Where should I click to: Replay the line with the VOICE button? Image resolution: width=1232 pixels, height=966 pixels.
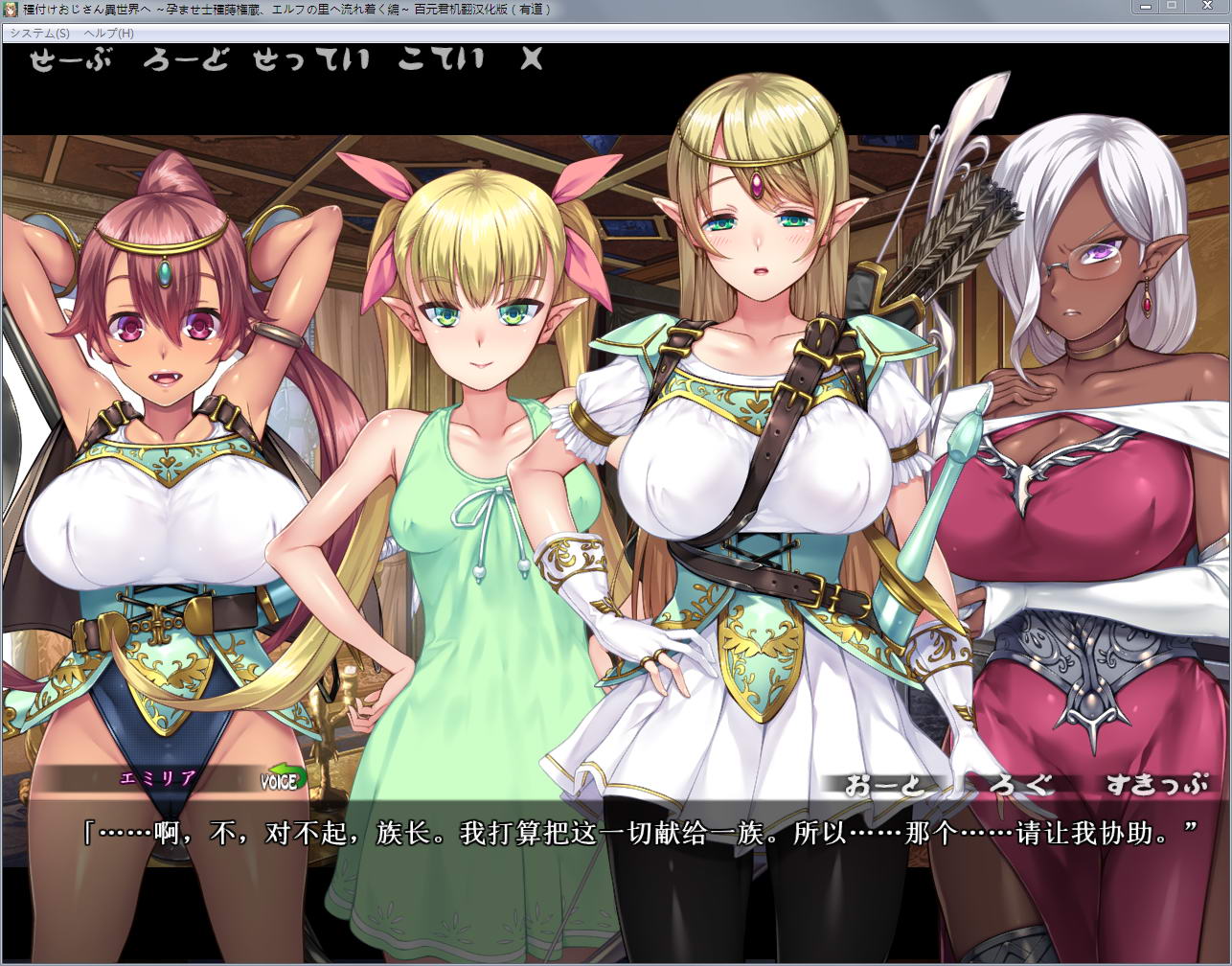point(285,780)
